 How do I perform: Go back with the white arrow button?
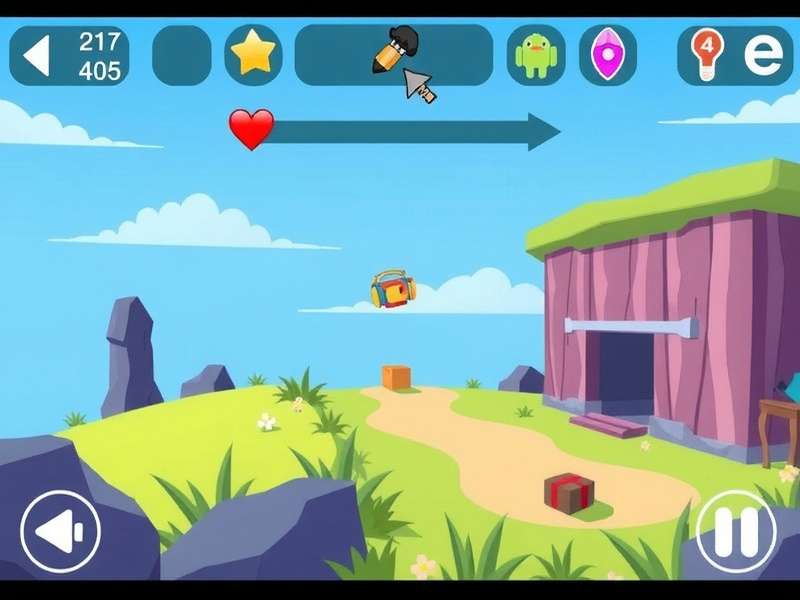click(x=37, y=55)
